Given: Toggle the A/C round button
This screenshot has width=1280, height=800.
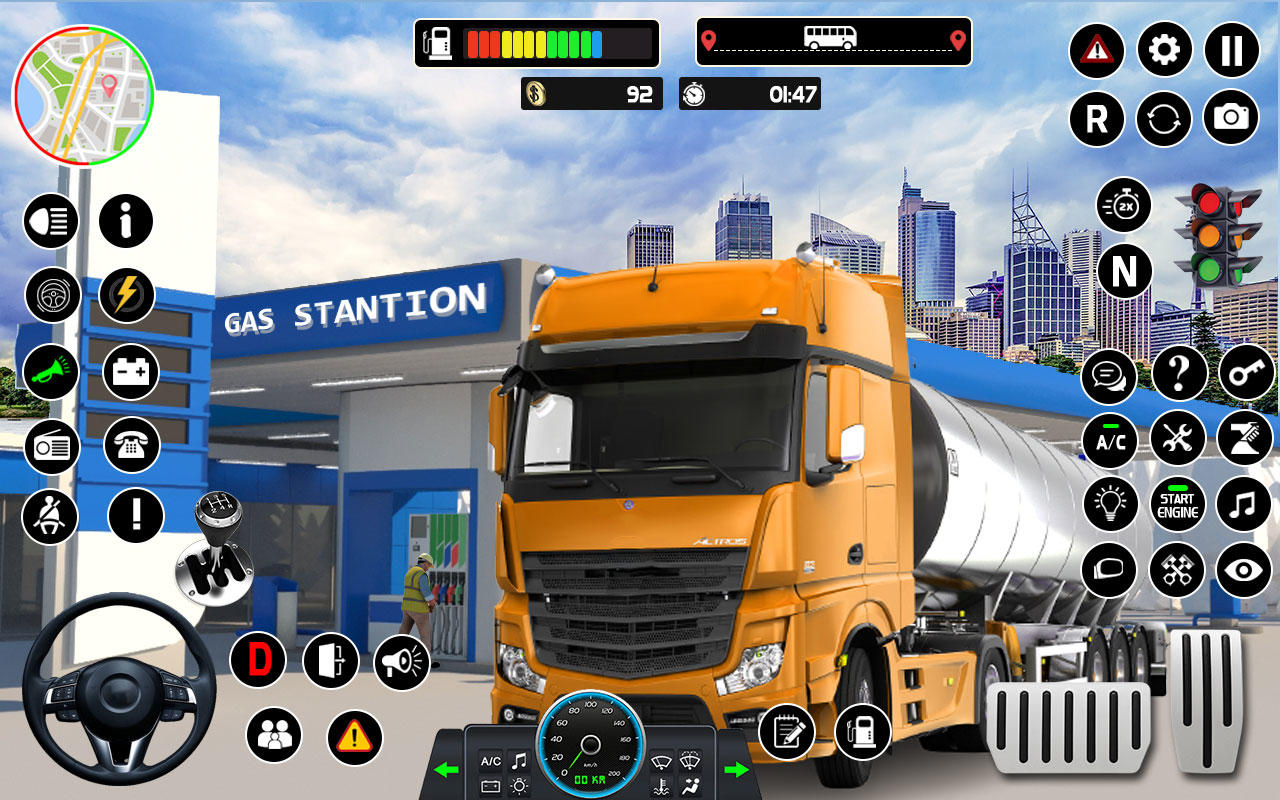Looking at the screenshot, I should point(1109,440).
